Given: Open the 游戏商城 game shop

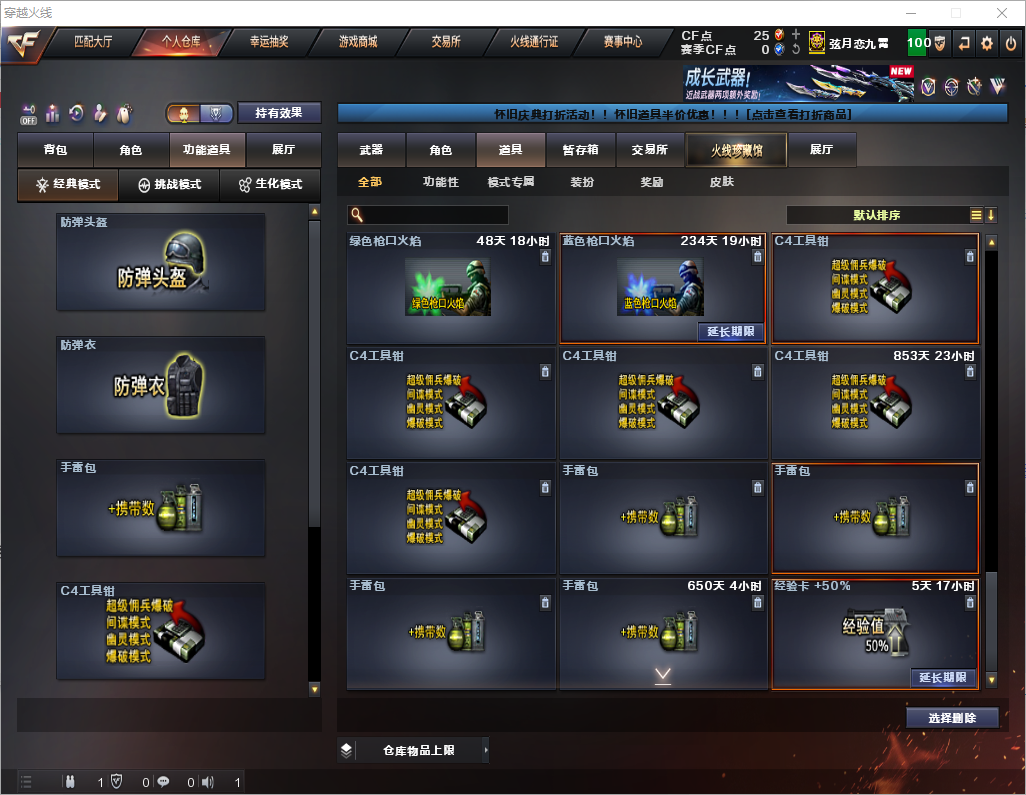Looking at the screenshot, I should [358, 42].
